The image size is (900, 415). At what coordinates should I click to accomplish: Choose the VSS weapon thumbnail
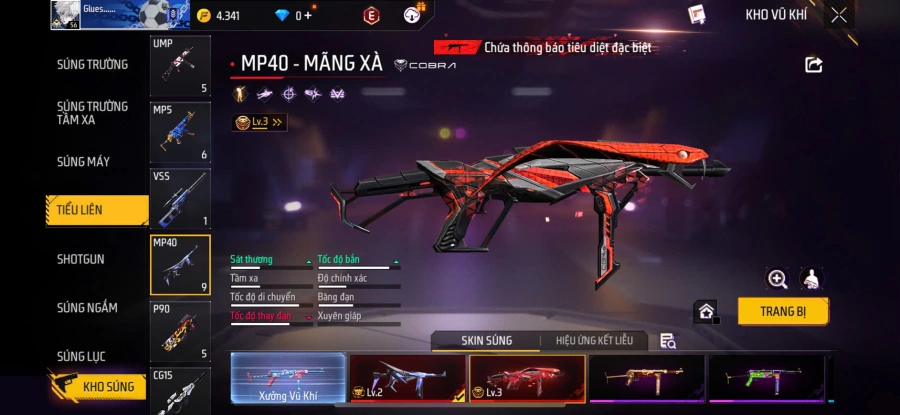tap(180, 198)
